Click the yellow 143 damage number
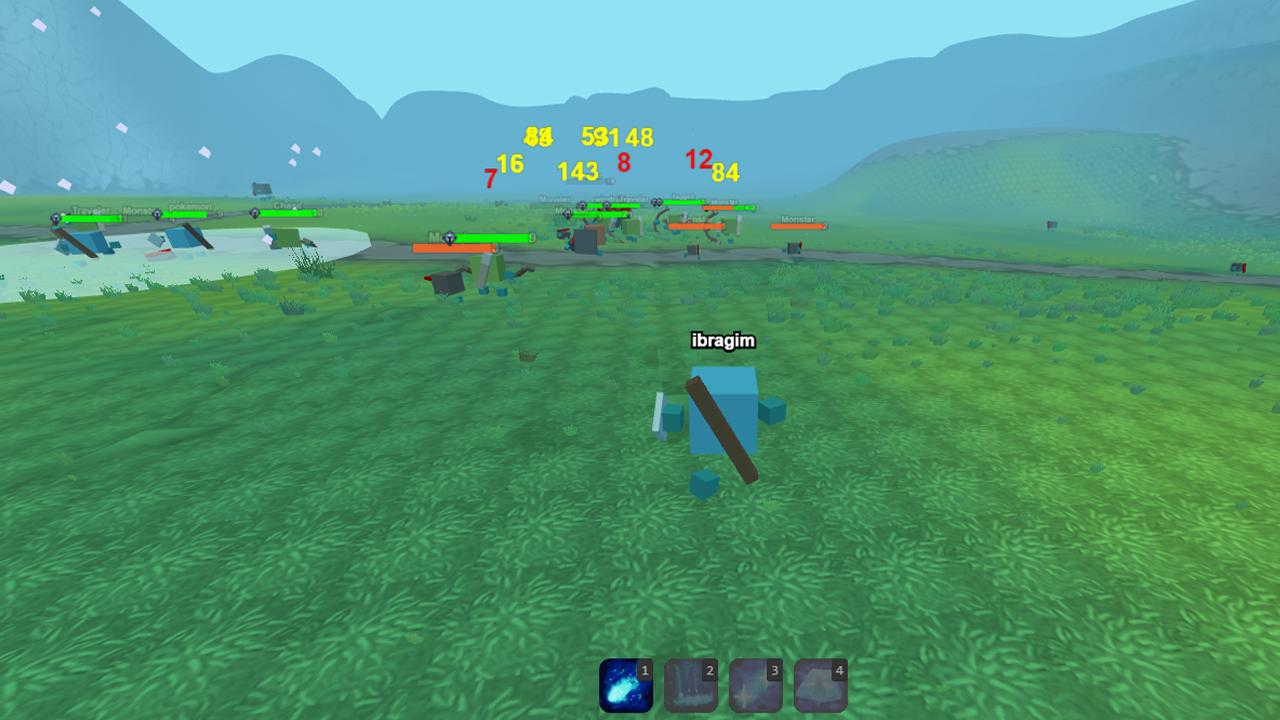 tap(580, 170)
